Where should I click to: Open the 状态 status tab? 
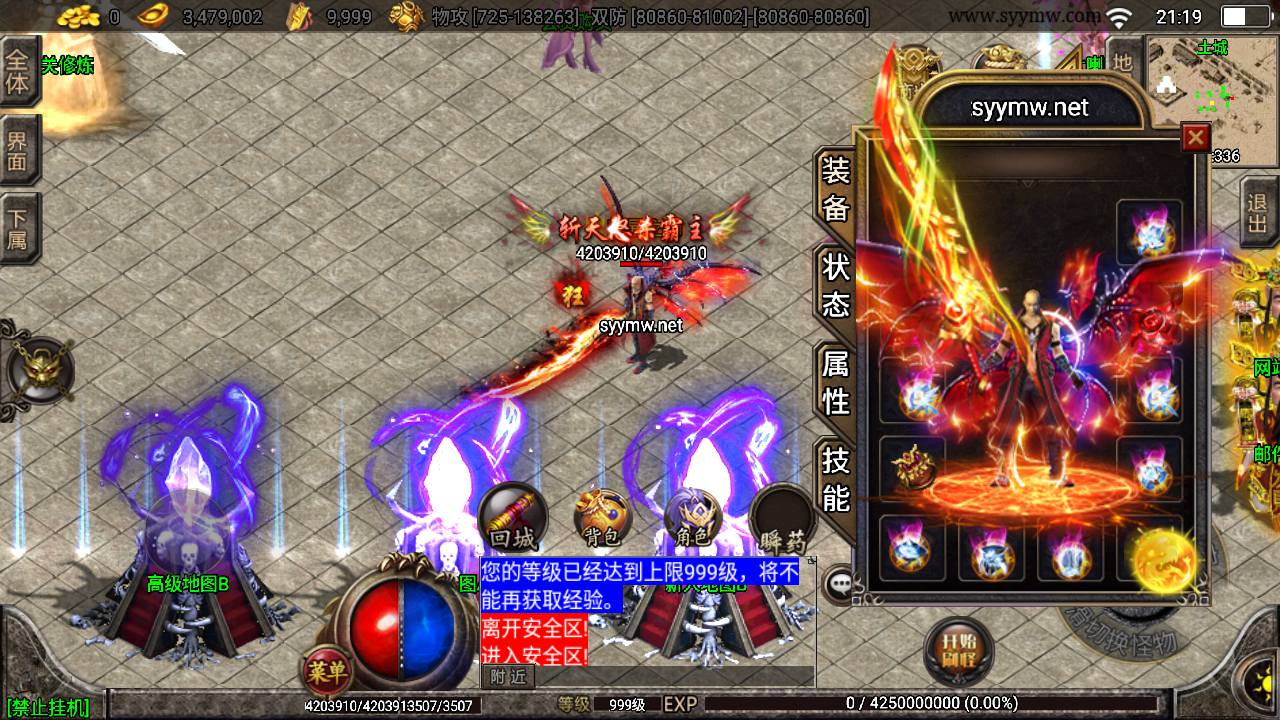tap(835, 285)
